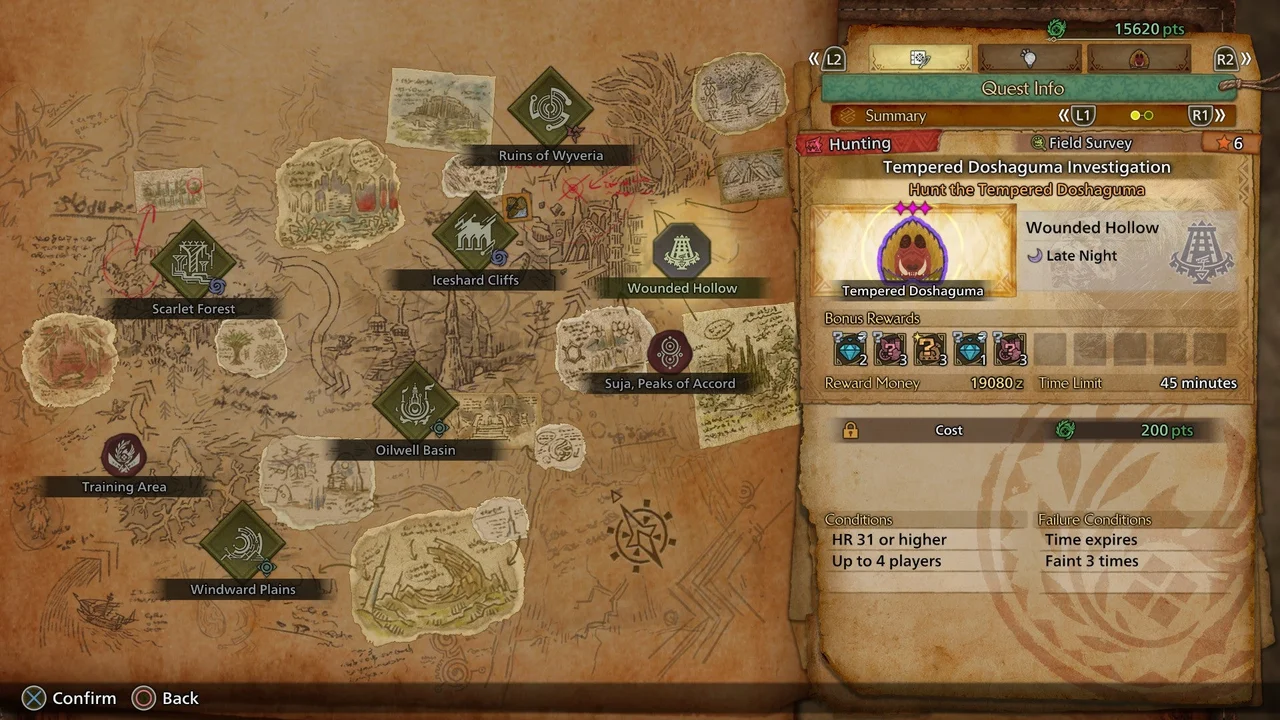The image size is (1280, 720).
Task: Select the Scarlet Forest map marker
Action: tap(193, 263)
